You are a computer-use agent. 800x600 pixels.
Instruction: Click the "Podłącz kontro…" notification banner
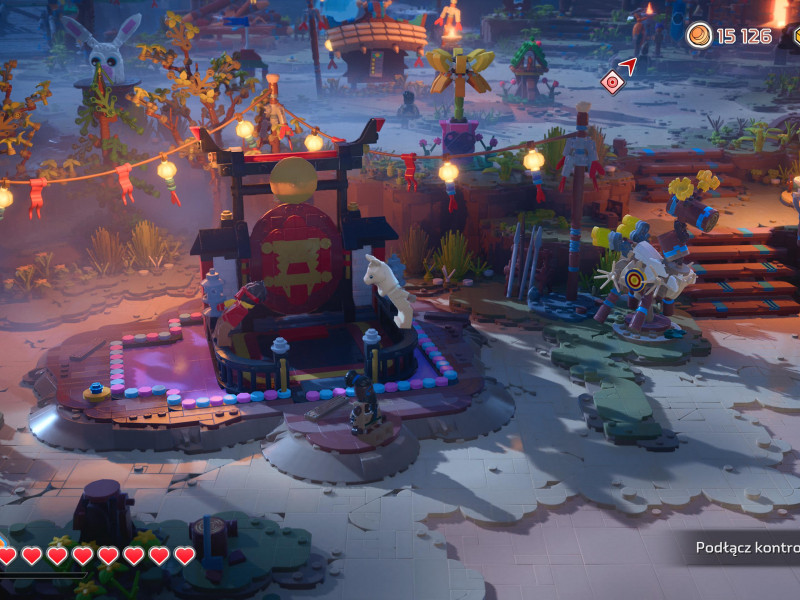[x=746, y=548]
